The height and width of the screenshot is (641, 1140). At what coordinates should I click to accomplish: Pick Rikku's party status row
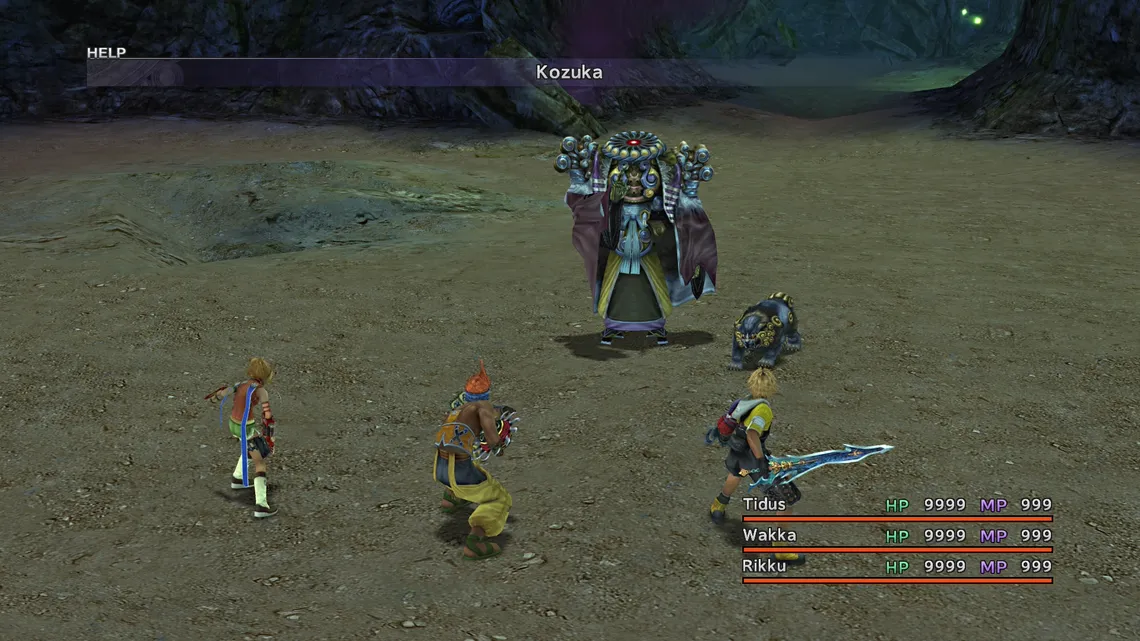(x=765, y=566)
